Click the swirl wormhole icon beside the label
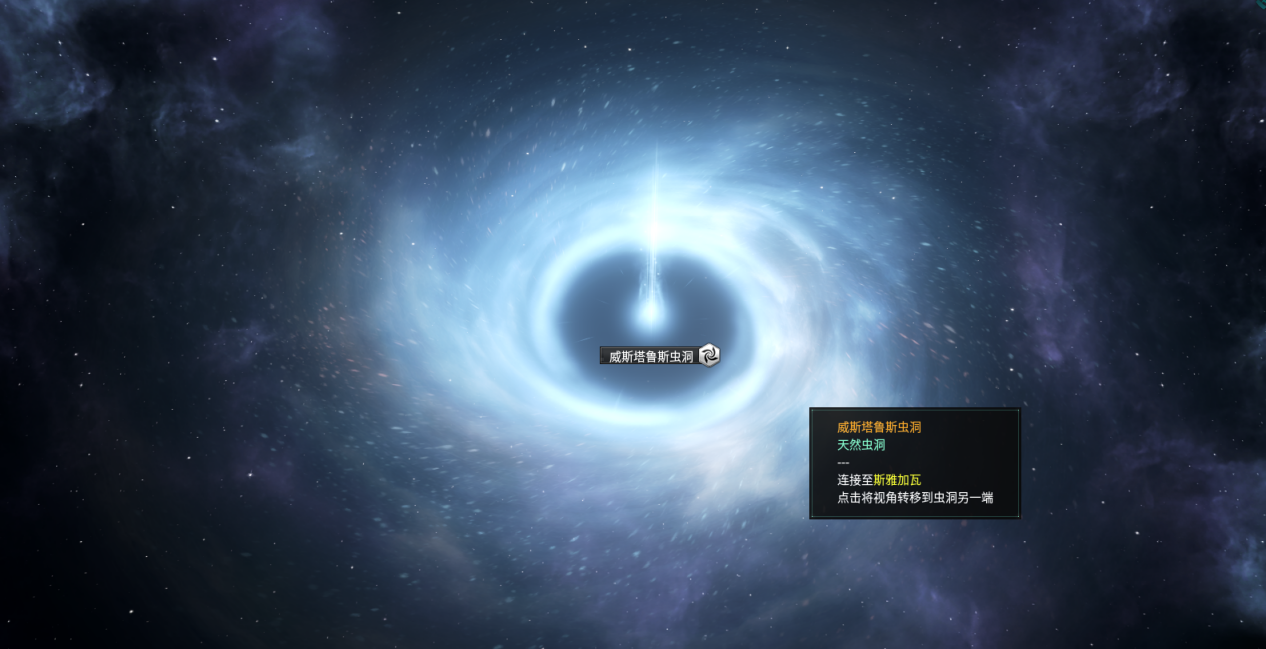Image resolution: width=1266 pixels, height=649 pixels. click(x=709, y=355)
